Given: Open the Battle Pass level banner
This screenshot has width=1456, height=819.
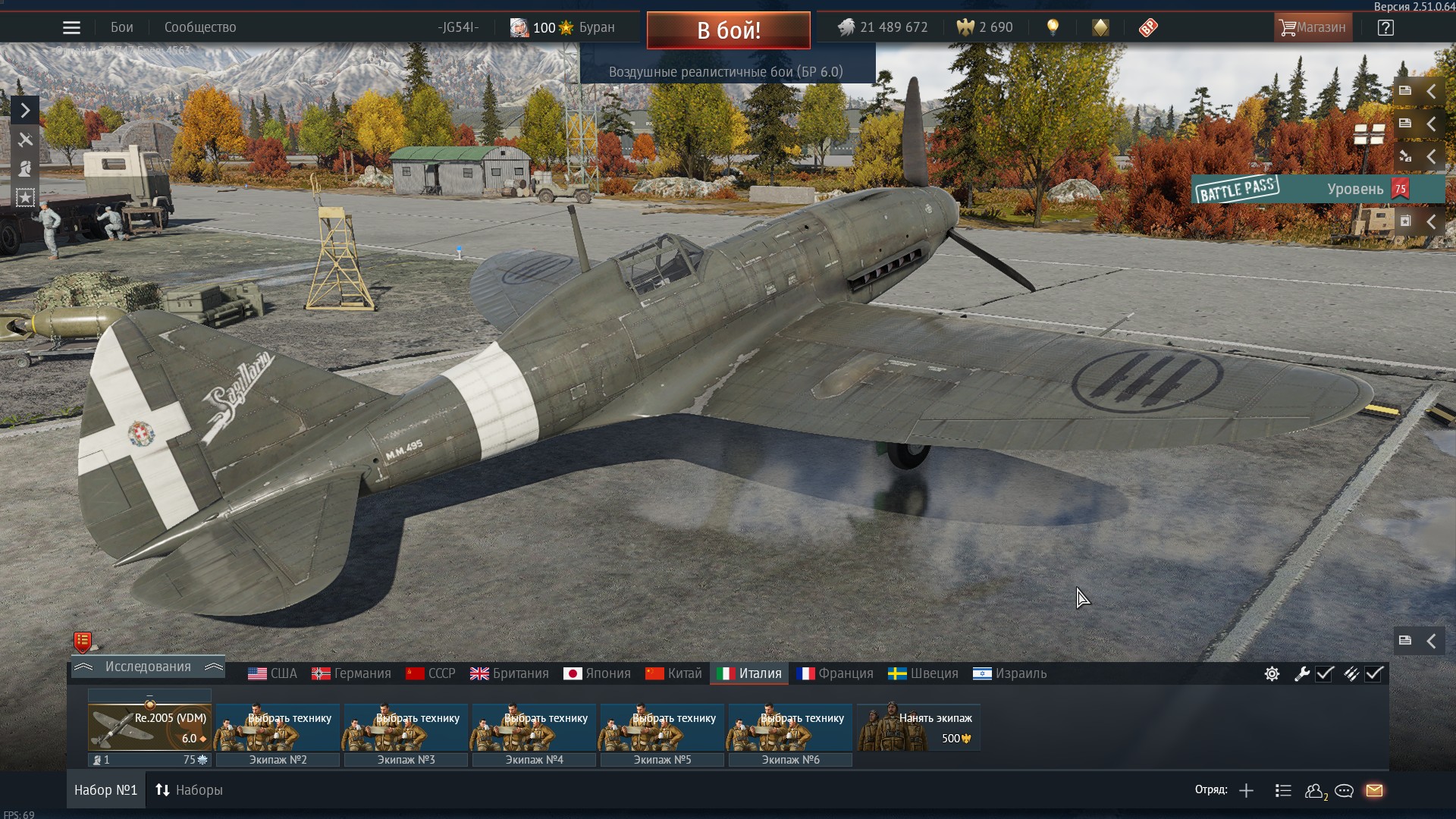Looking at the screenshot, I should point(1316,189).
